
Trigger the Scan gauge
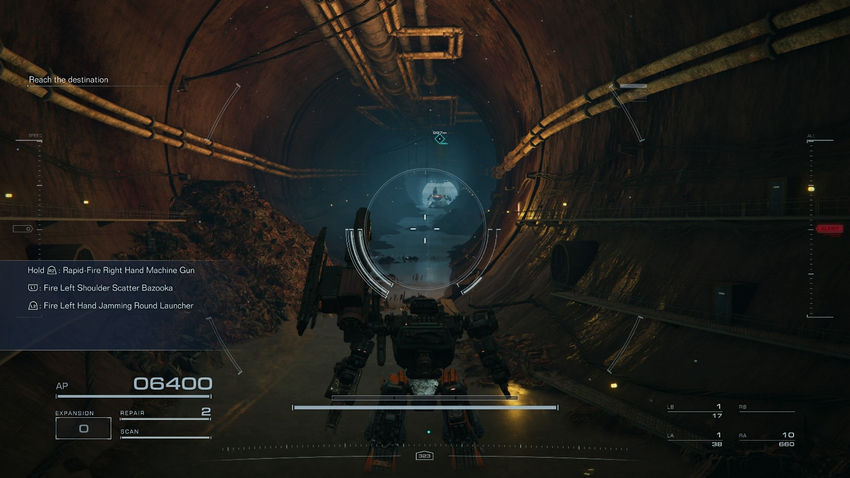pyautogui.click(x=165, y=434)
